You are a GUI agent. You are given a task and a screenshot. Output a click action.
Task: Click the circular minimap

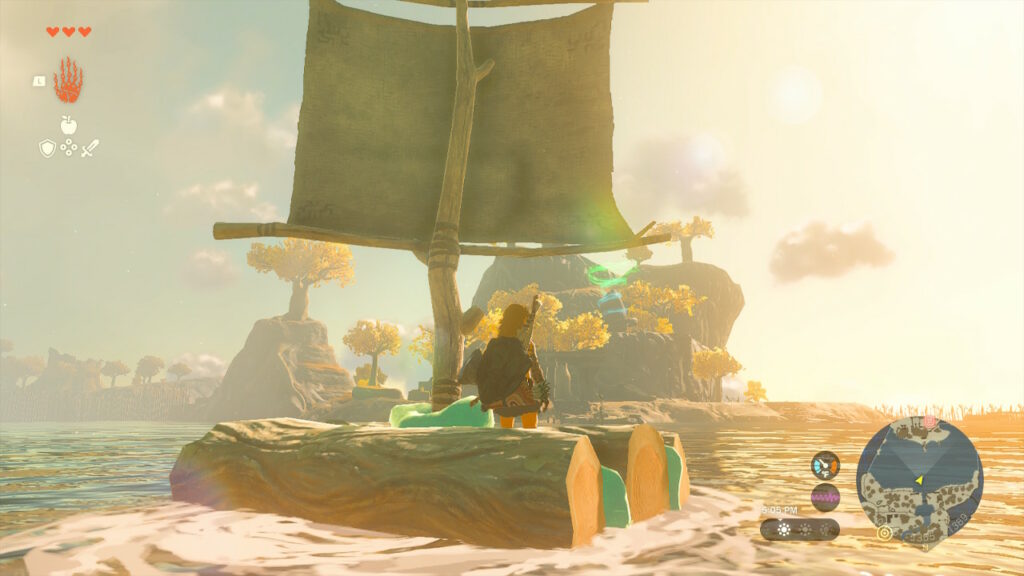919,479
